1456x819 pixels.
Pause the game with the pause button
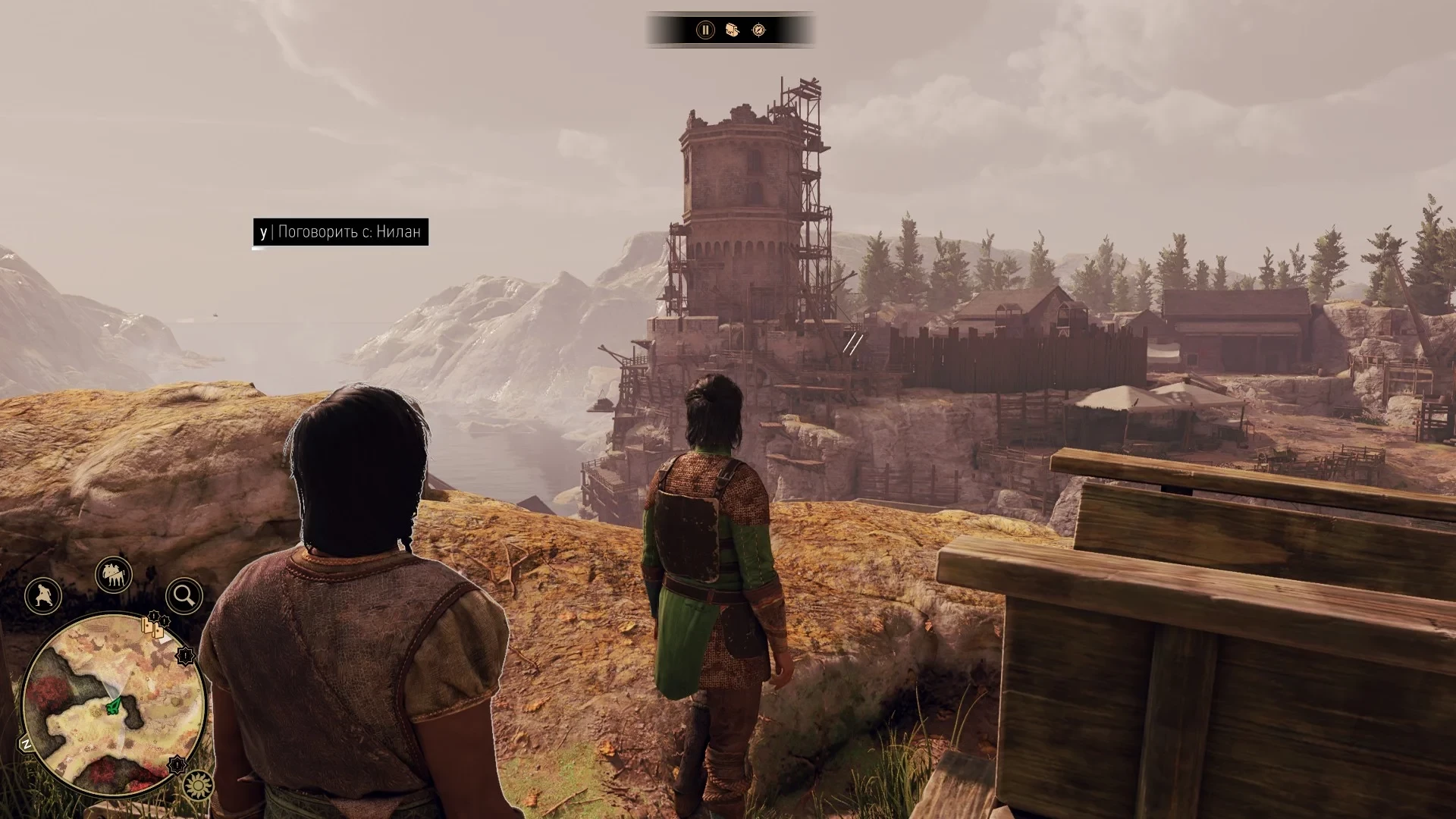pyautogui.click(x=705, y=30)
